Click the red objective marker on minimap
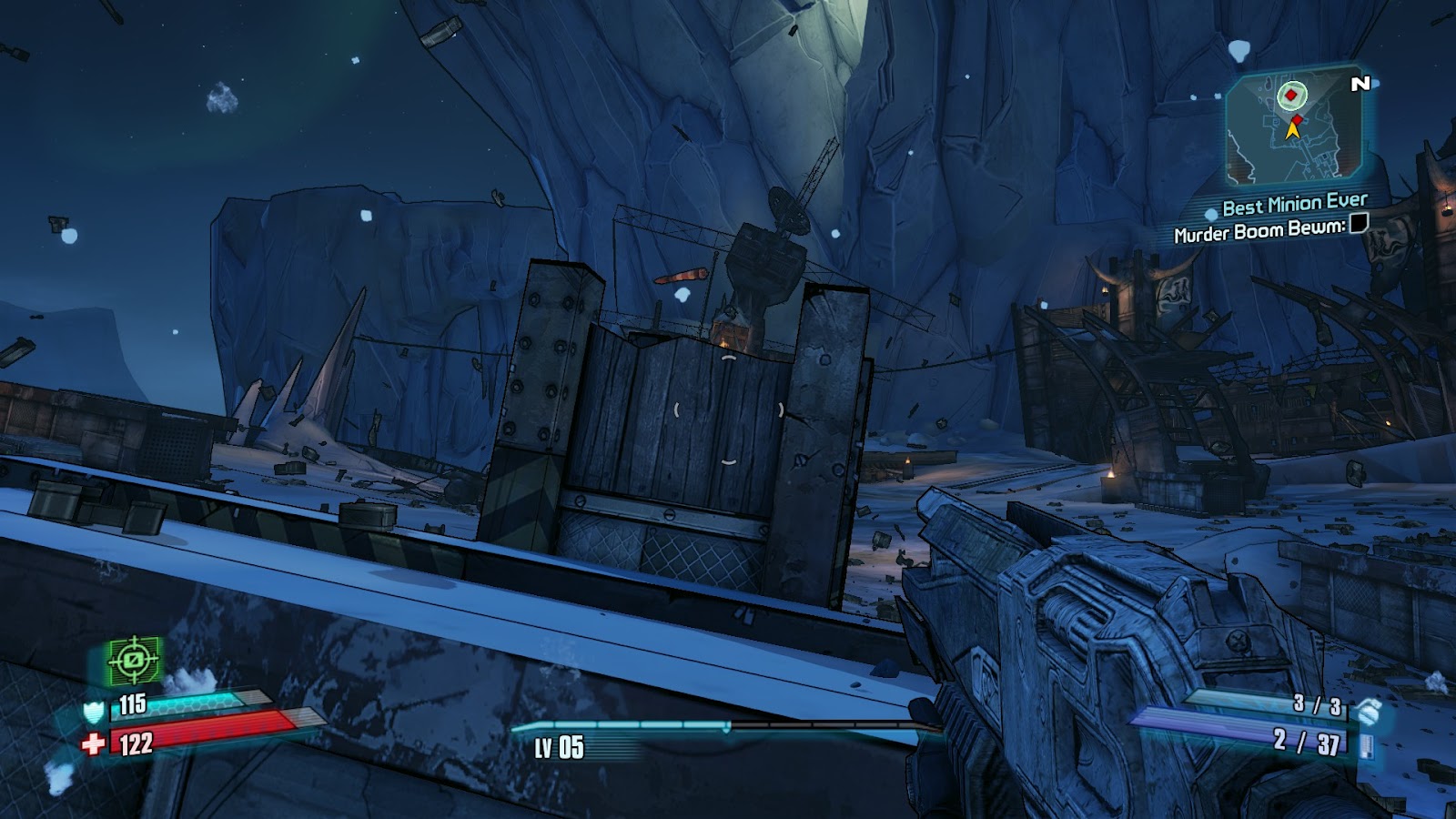 pos(1291,94)
